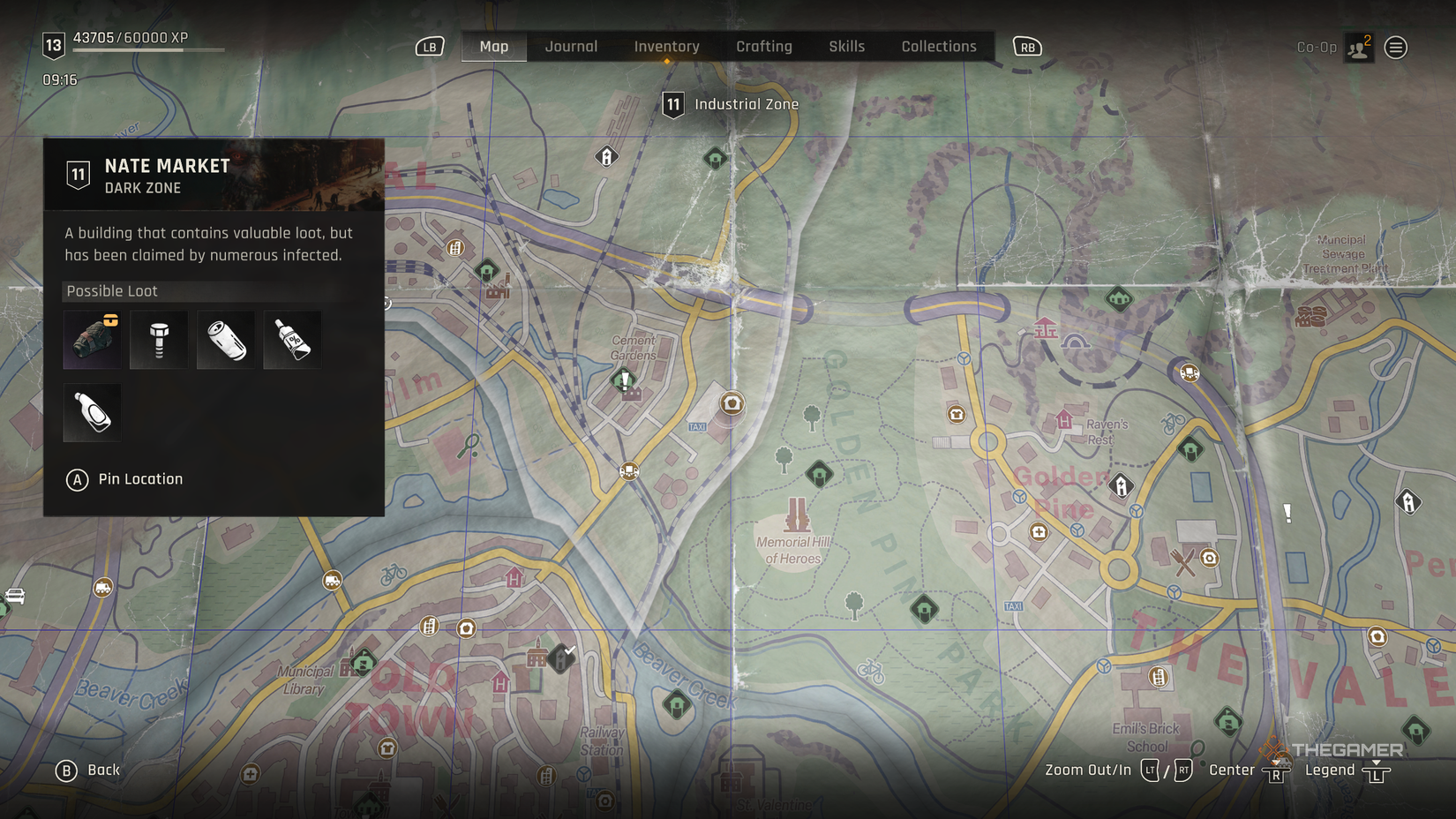
Task: Select the bottle loot icon in Possible Loot
Action: click(x=92, y=411)
